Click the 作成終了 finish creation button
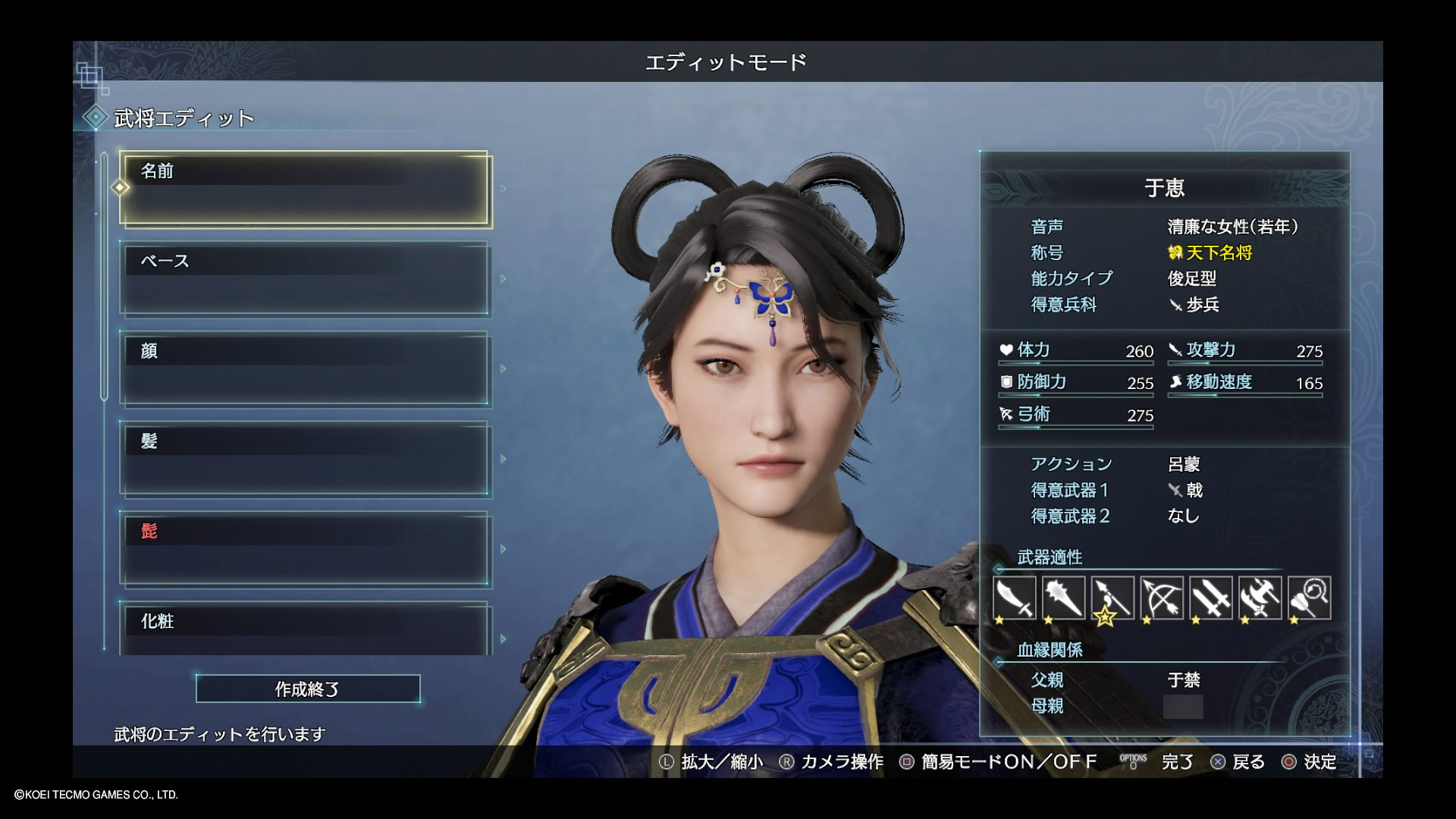Image resolution: width=1456 pixels, height=819 pixels. click(308, 689)
